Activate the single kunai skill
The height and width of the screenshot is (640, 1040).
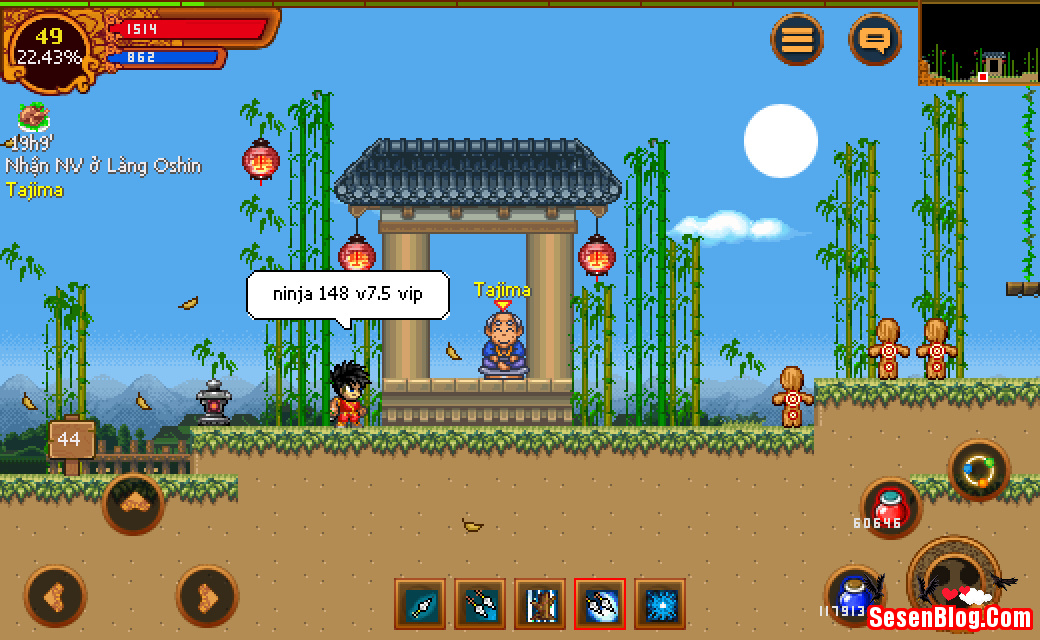click(x=420, y=604)
